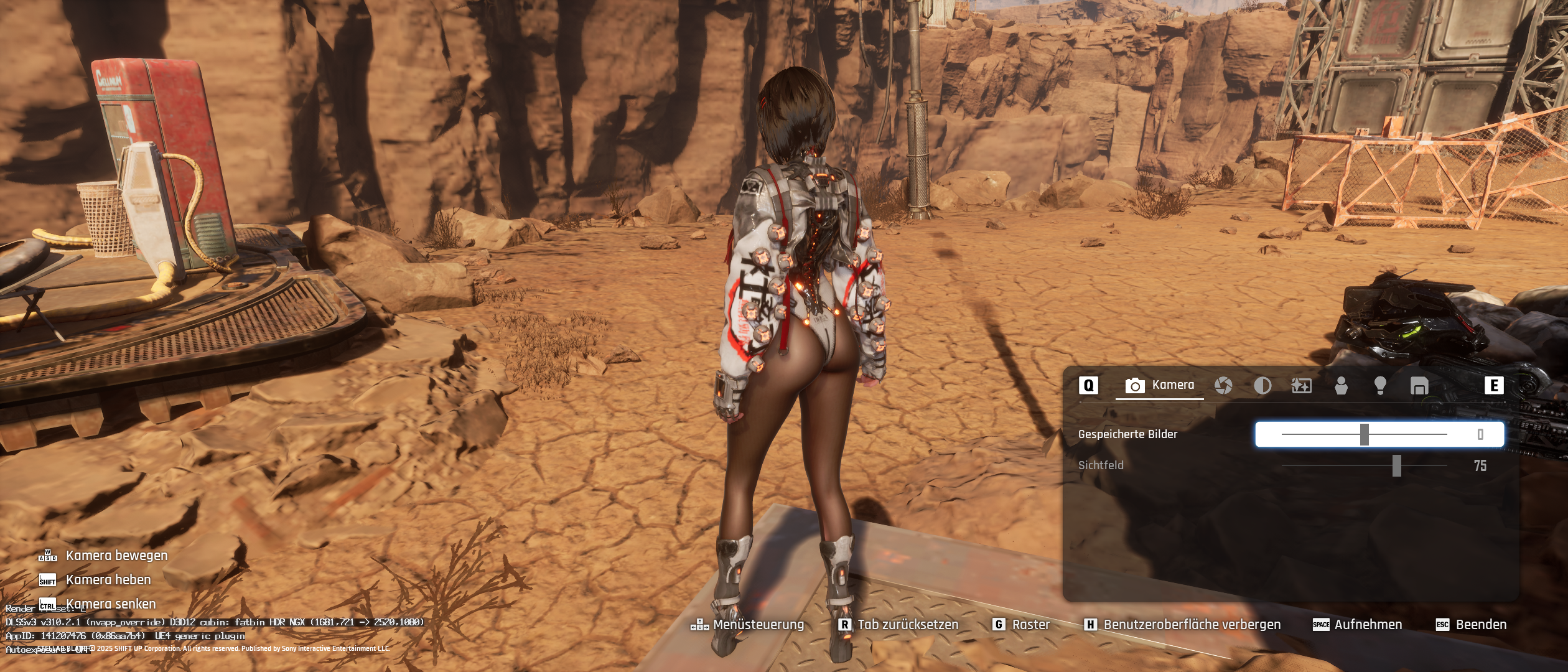The width and height of the screenshot is (1568, 672).
Task: Switch to the aperture shutter tab
Action: pyautogui.click(x=1223, y=386)
